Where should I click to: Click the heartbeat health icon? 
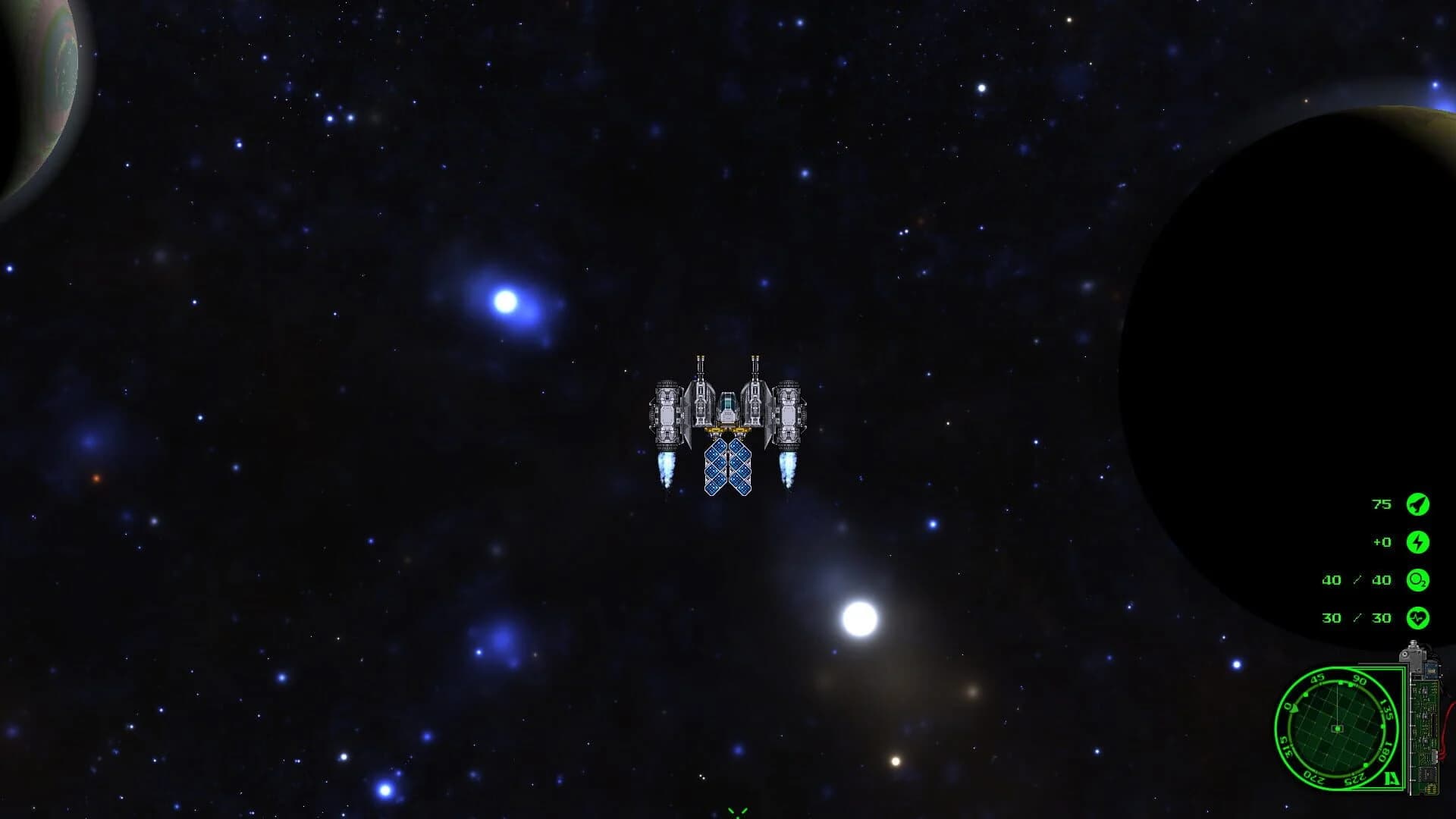(x=1419, y=617)
